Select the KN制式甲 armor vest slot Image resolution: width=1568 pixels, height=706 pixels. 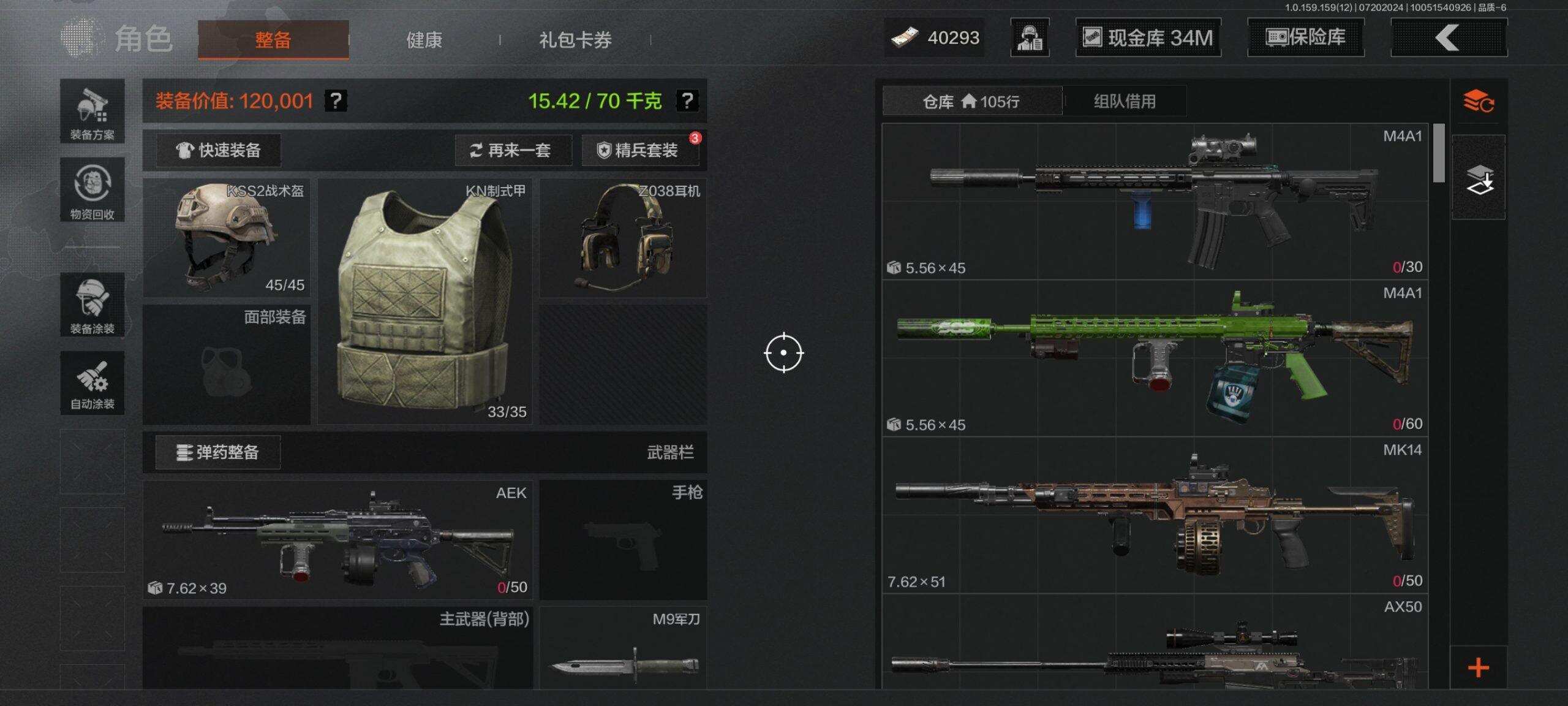click(x=424, y=301)
